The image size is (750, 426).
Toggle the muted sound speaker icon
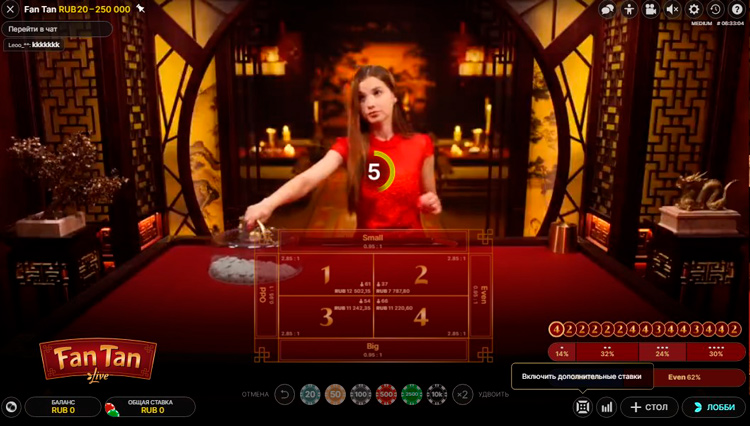[672, 9]
